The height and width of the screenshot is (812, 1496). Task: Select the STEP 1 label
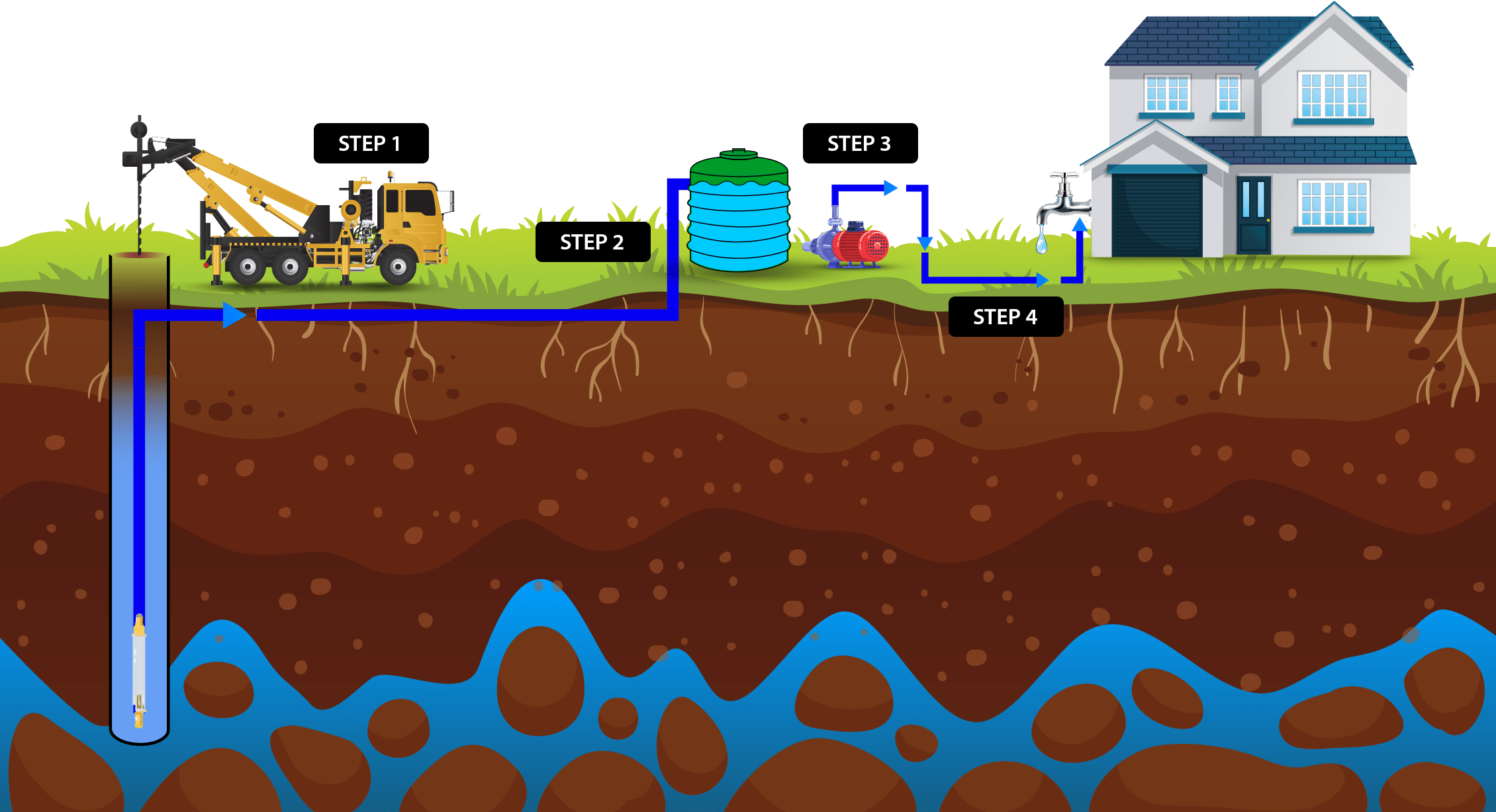pos(371,144)
